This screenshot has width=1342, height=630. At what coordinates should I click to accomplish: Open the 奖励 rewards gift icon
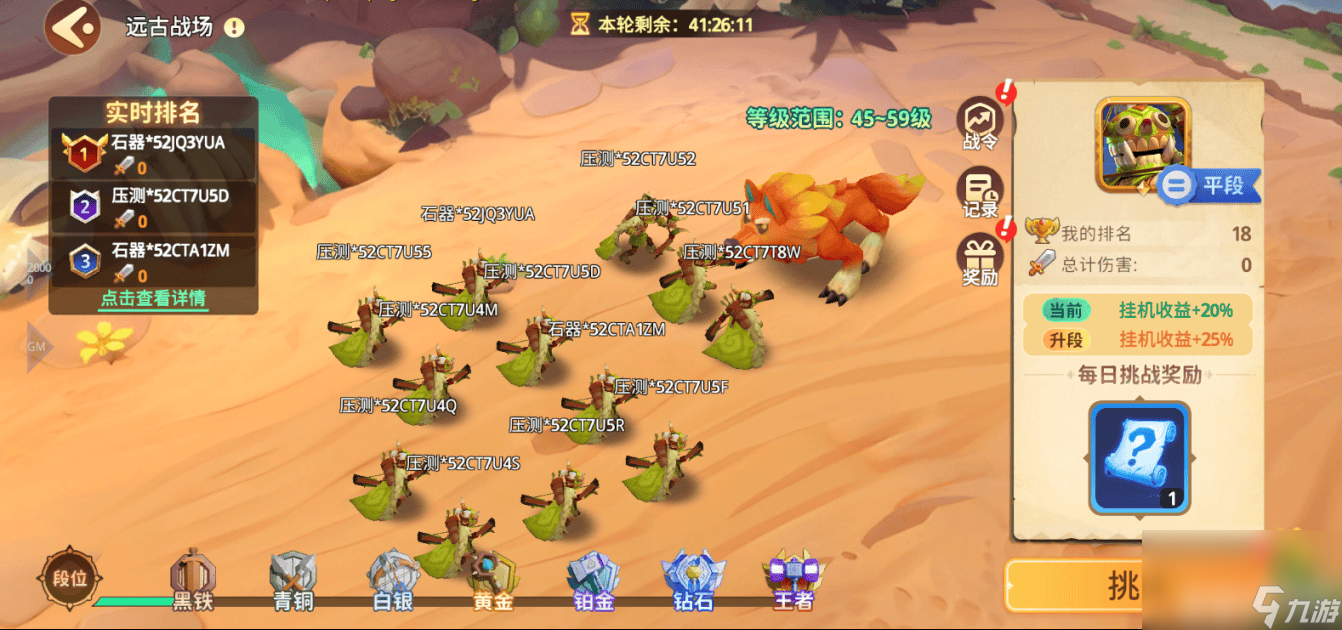980,260
